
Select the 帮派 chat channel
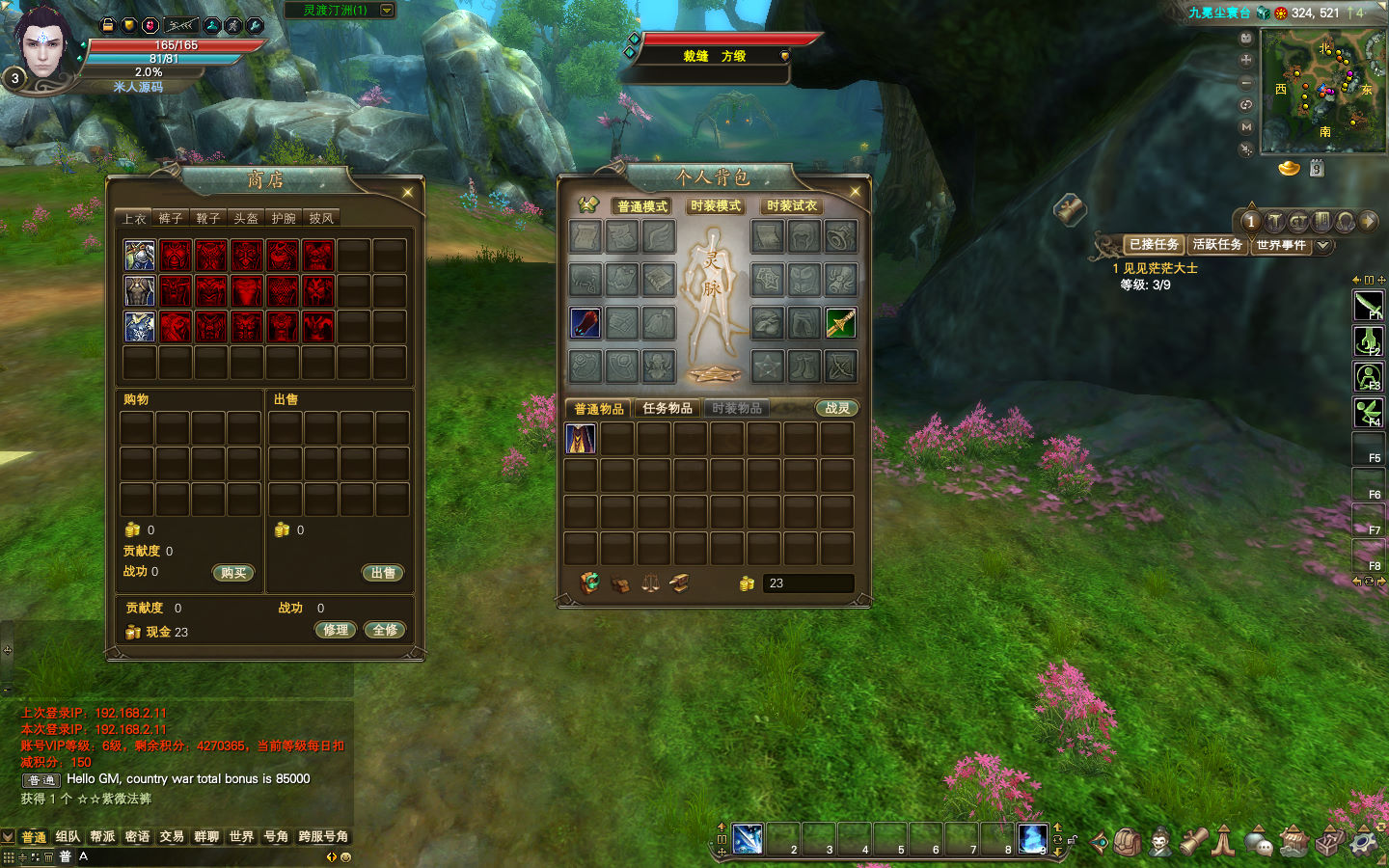click(102, 837)
